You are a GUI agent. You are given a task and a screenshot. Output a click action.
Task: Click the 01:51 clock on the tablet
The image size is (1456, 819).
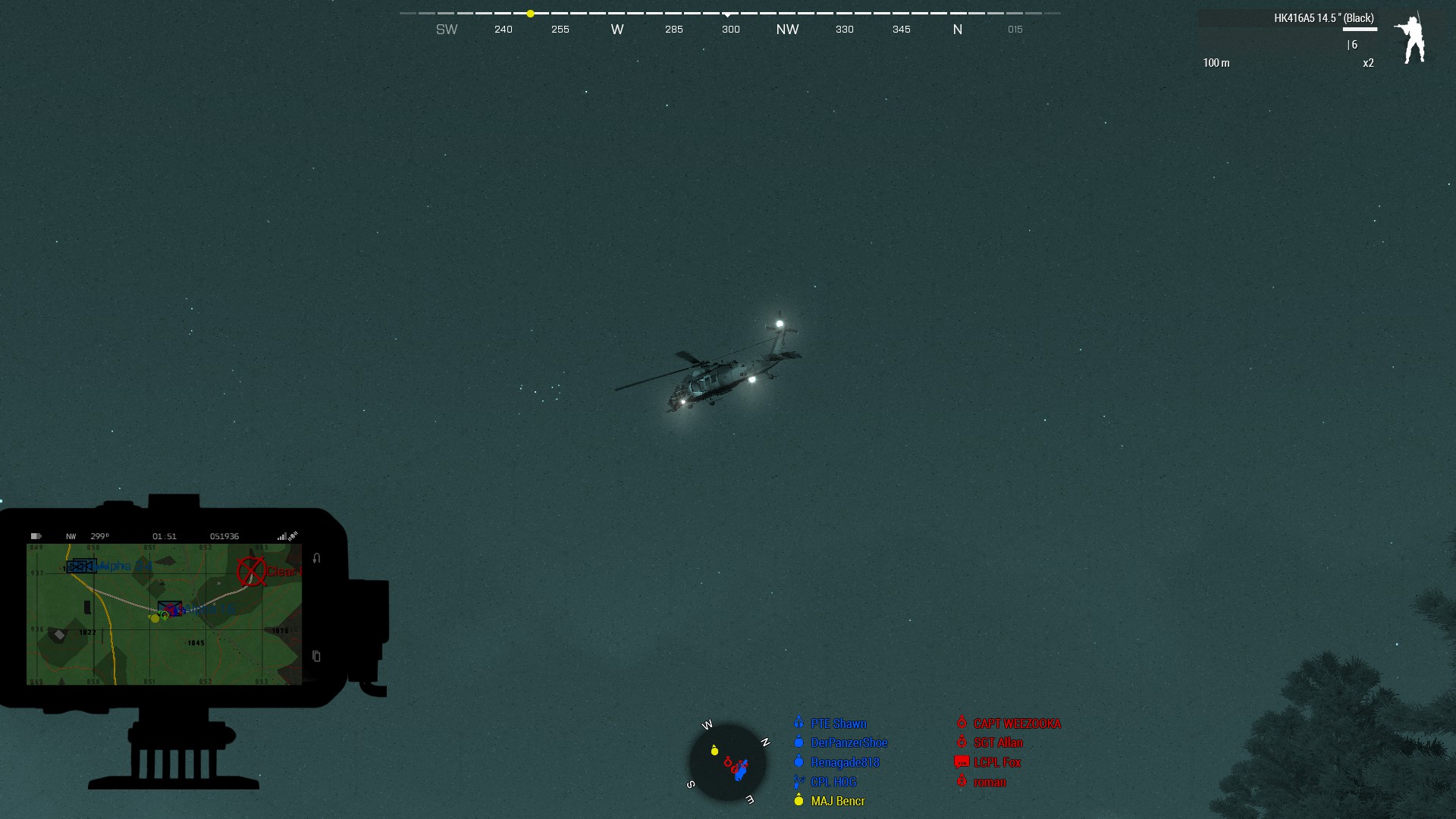click(165, 536)
